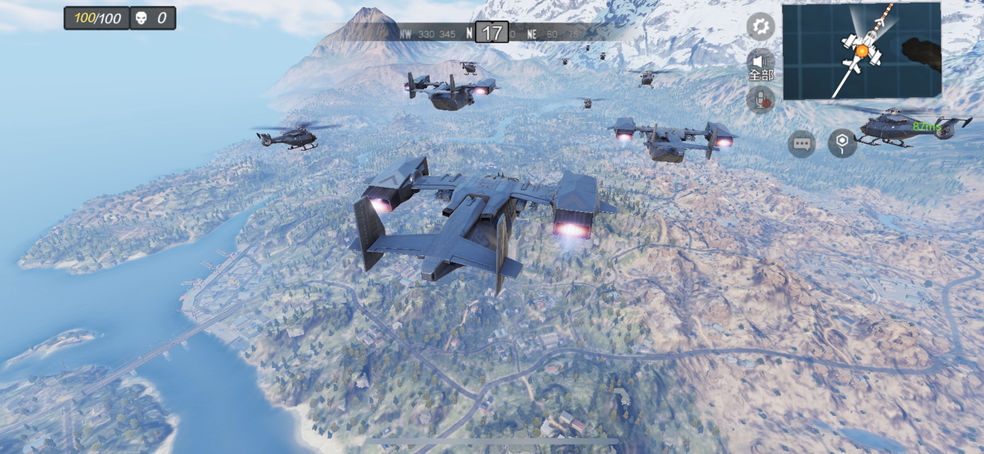Toggle the muted microphone button
The image size is (984, 454).
coord(761,99)
